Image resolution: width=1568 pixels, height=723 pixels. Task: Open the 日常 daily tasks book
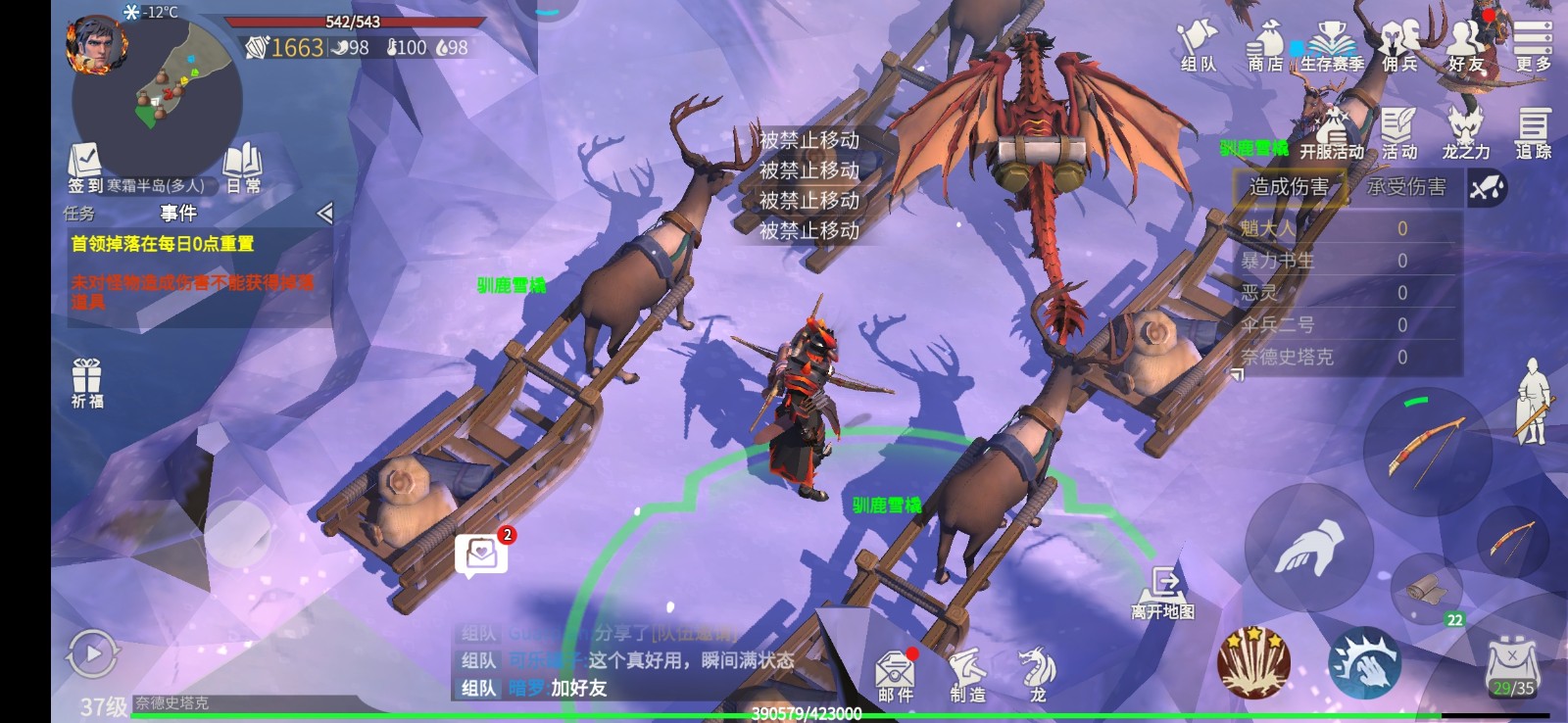pos(243,169)
